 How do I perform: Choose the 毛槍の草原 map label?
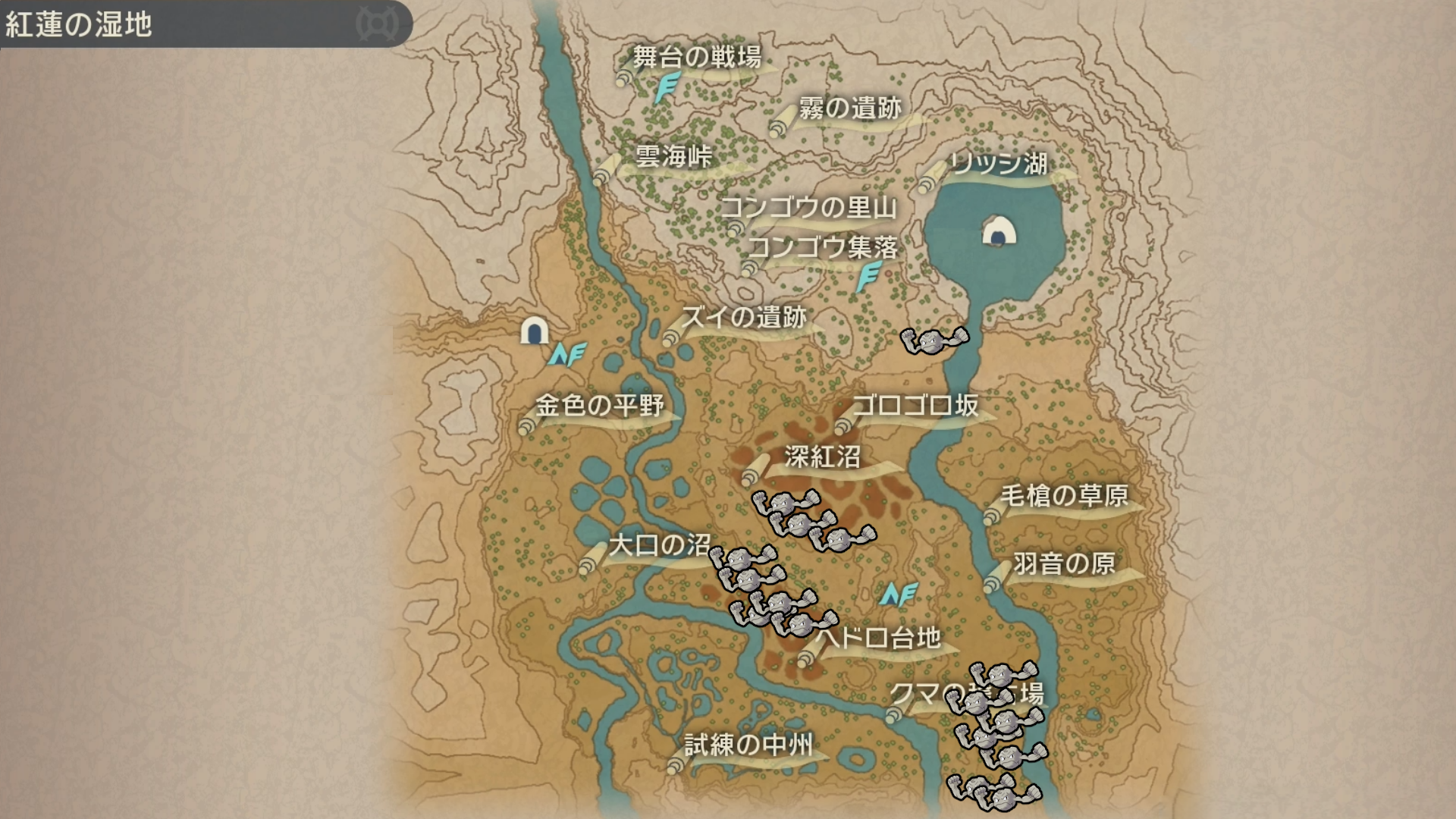click(x=1064, y=496)
